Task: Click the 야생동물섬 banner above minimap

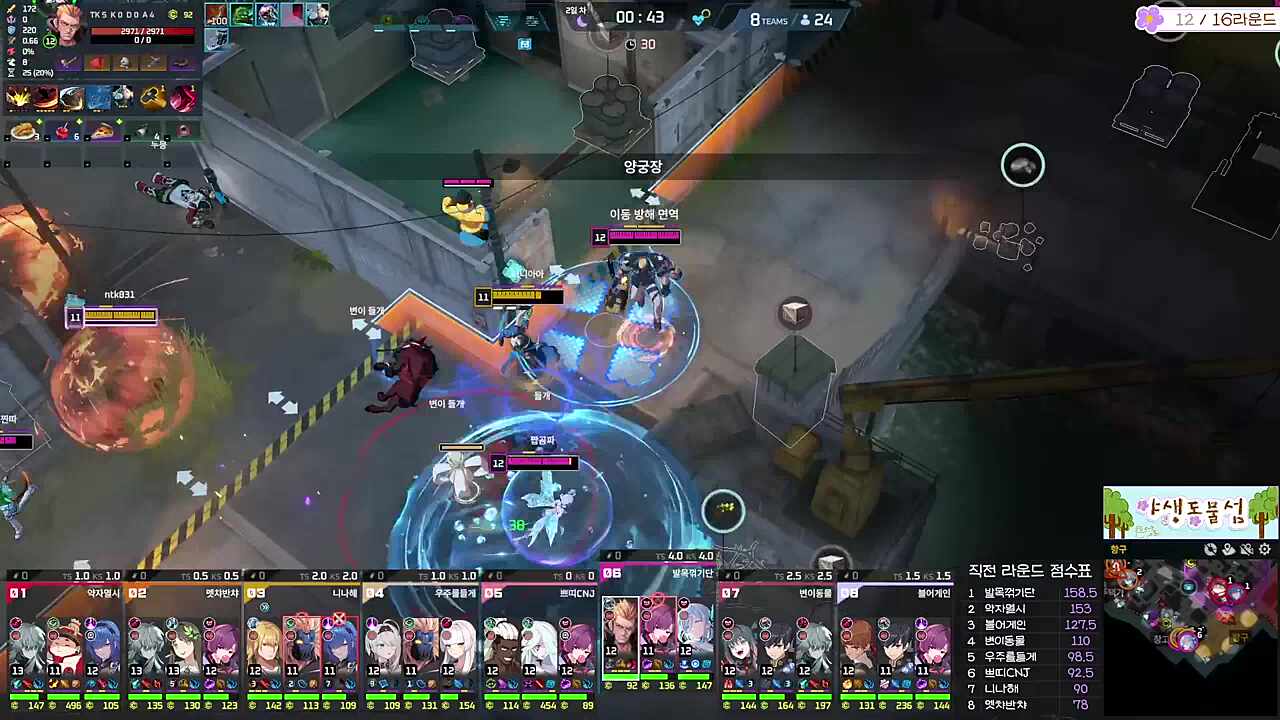Action: [1190, 513]
